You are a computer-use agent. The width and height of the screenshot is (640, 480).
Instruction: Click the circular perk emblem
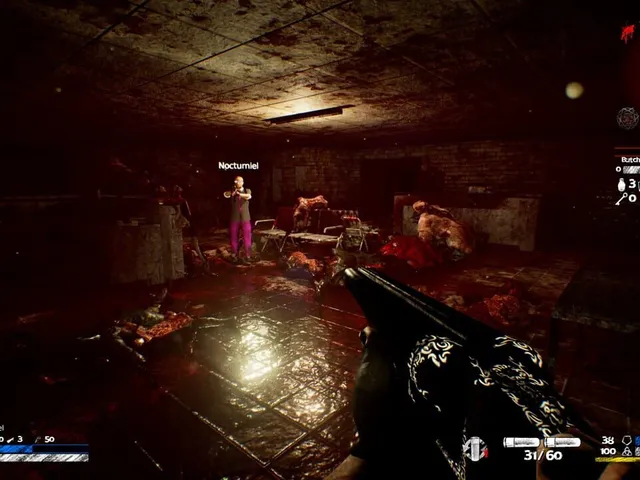[x=627, y=118]
